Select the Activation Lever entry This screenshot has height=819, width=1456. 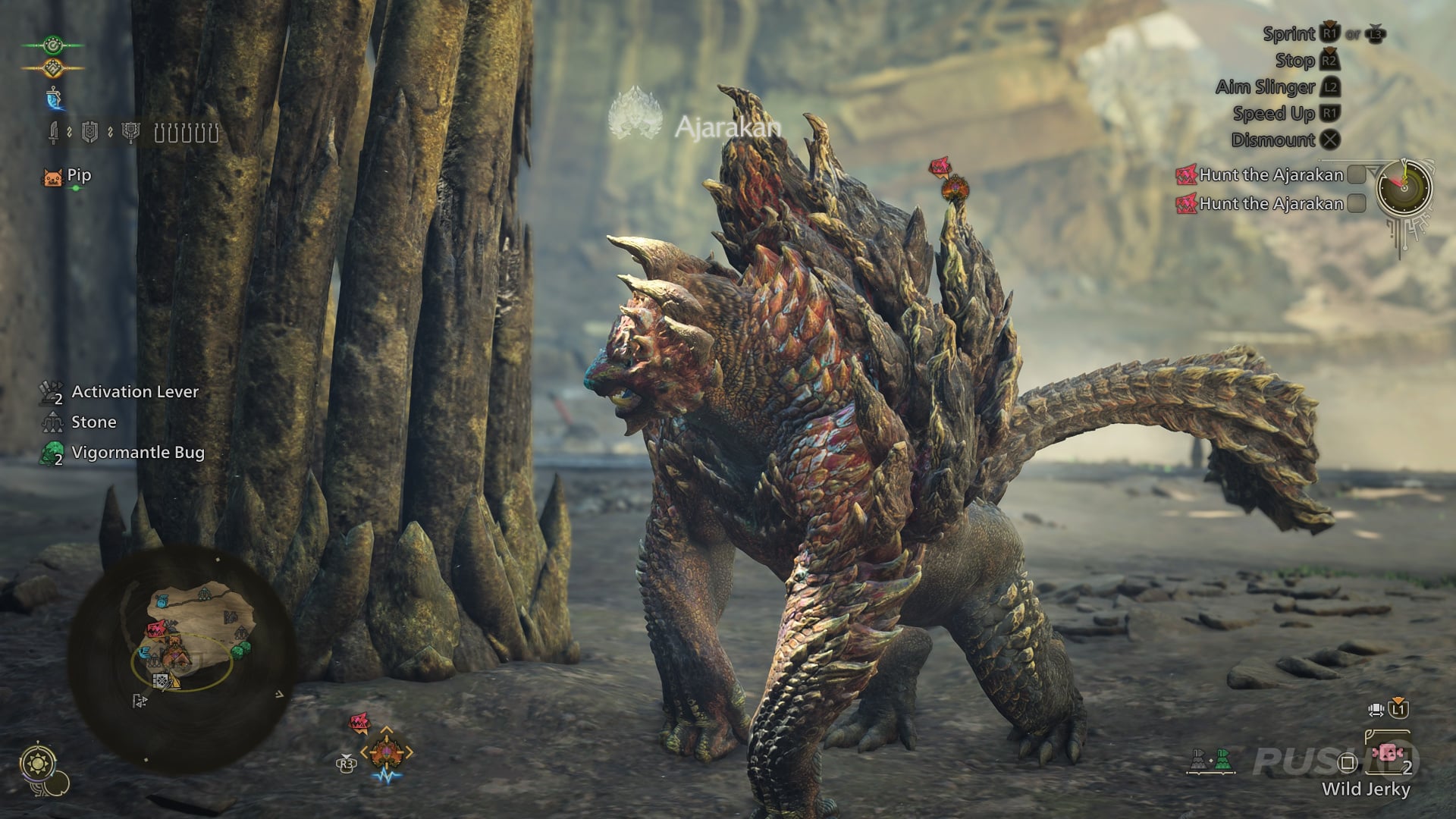pyautogui.click(x=133, y=393)
